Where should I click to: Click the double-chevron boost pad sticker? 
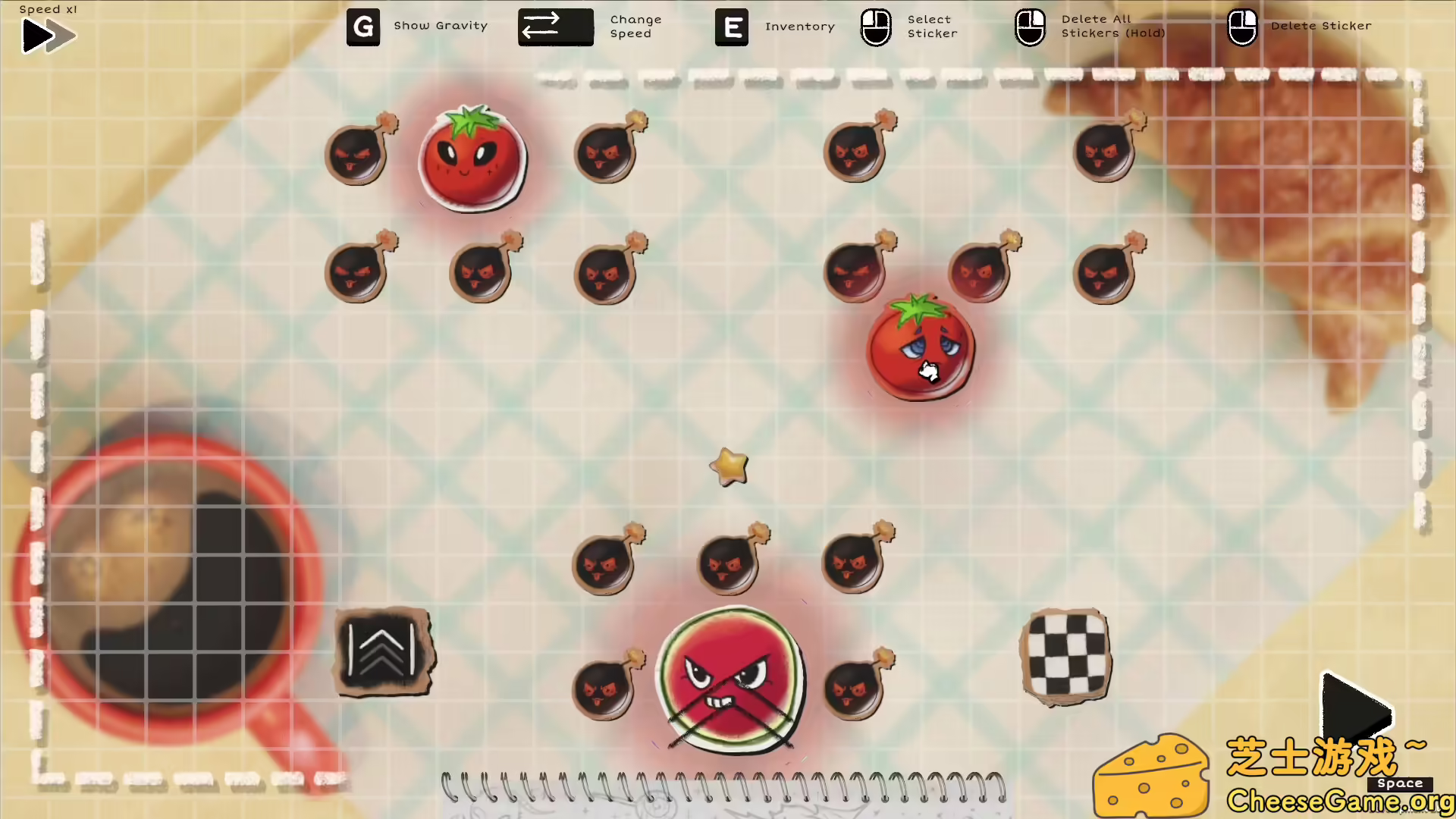point(384,652)
